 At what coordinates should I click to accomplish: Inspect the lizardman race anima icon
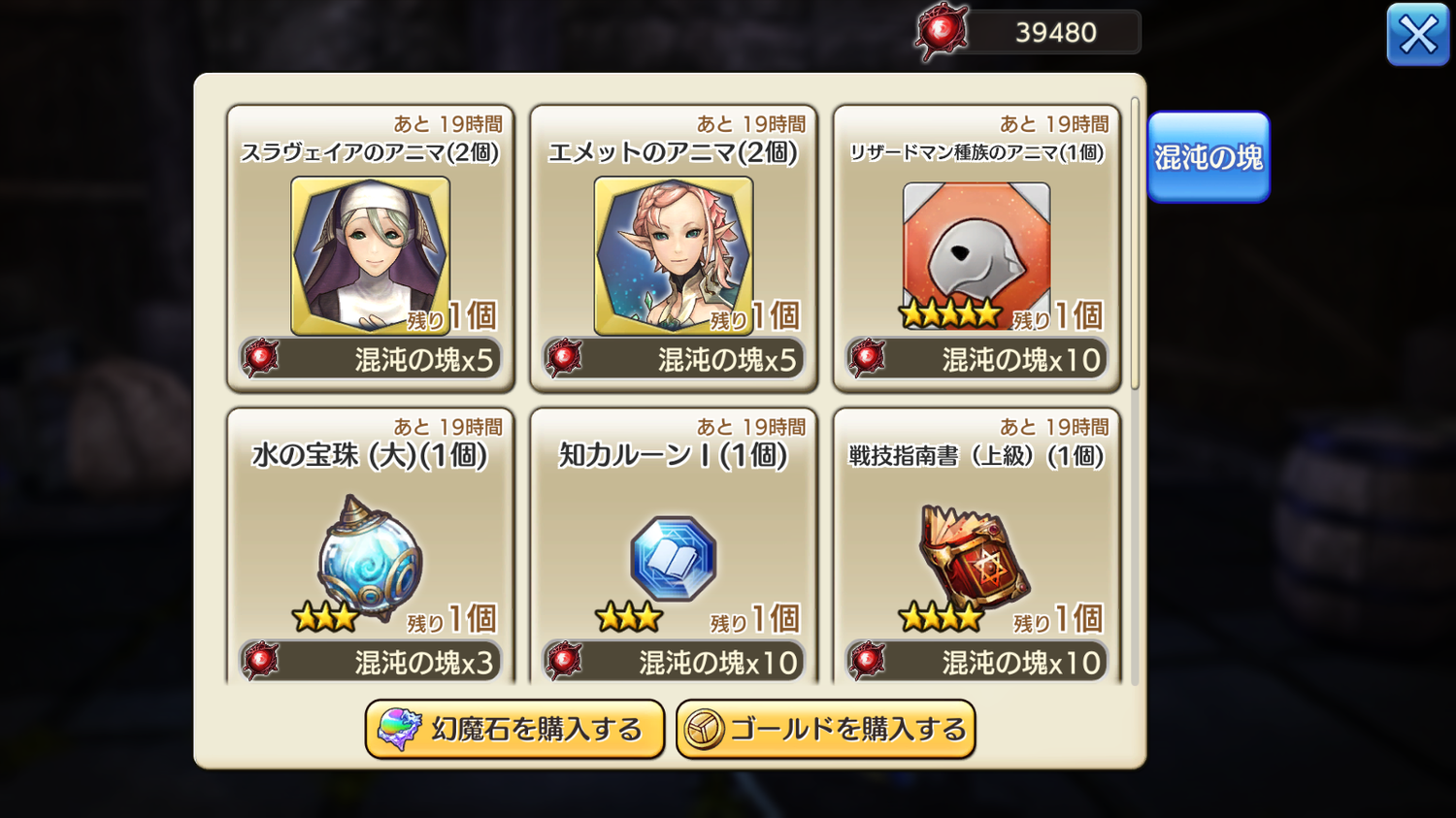(976, 248)
